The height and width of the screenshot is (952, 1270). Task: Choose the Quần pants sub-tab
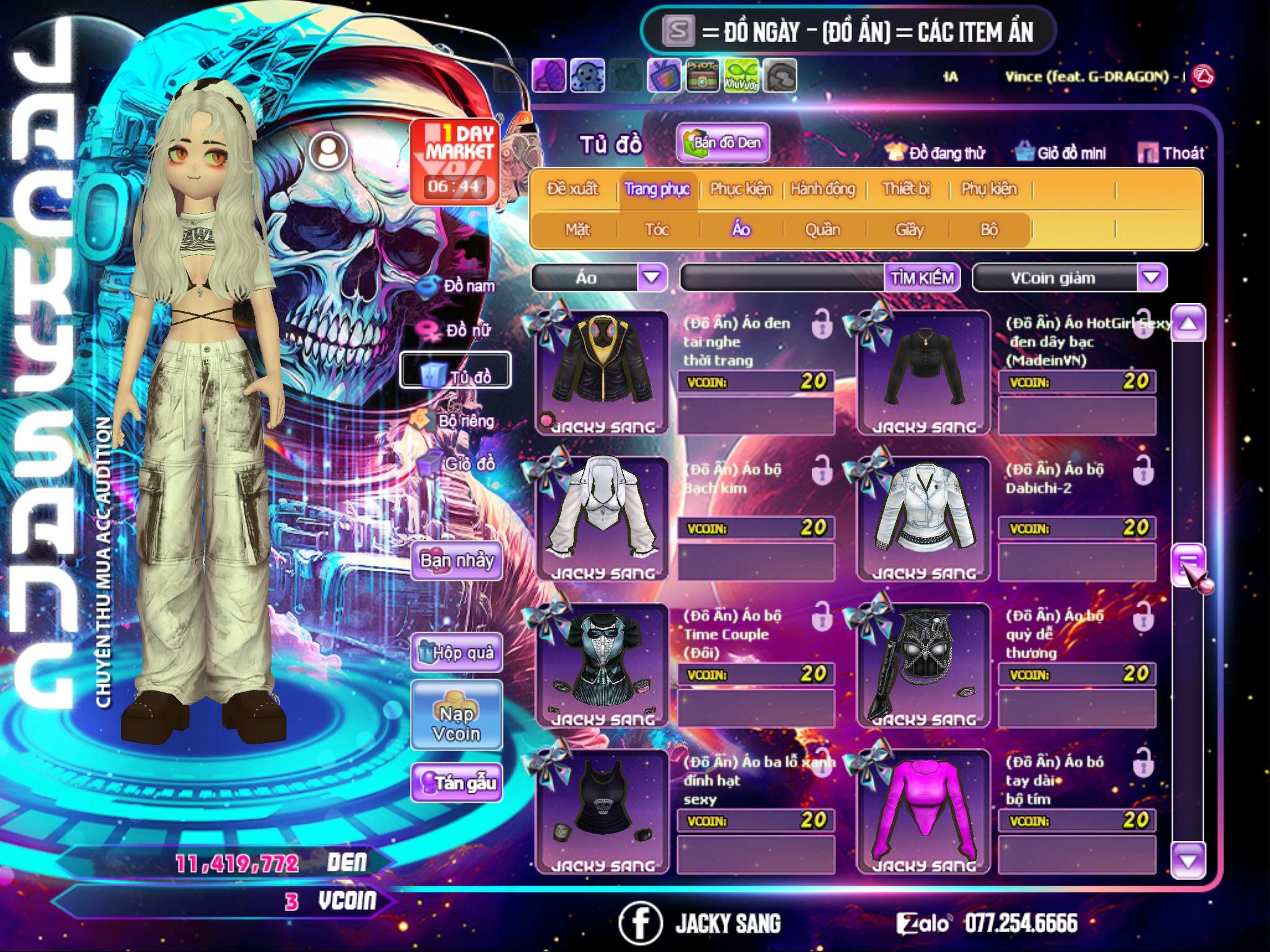pos(822,230)
